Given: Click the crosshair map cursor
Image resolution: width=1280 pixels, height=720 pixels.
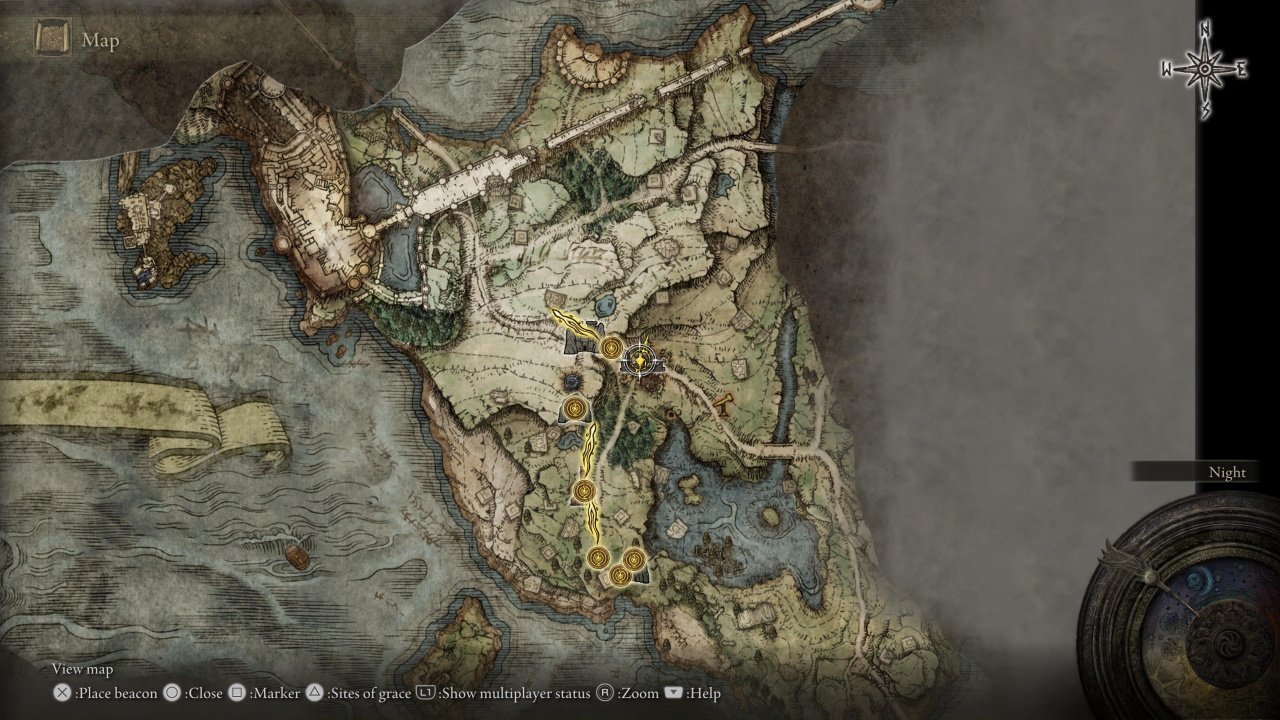Looking at the screenshot, I should pyautogui.click(x=639, y=359).
